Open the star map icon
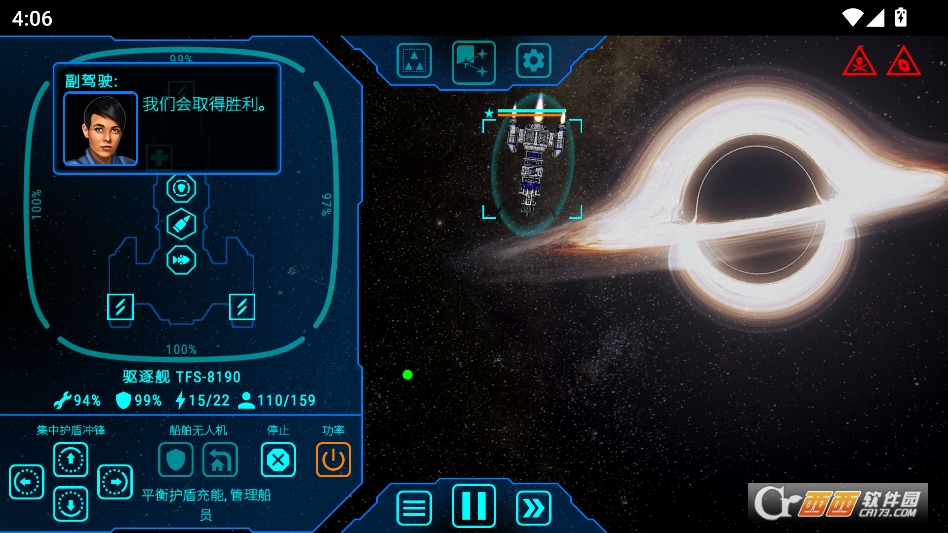The image size is (948, 533). (x=474, y=61)
